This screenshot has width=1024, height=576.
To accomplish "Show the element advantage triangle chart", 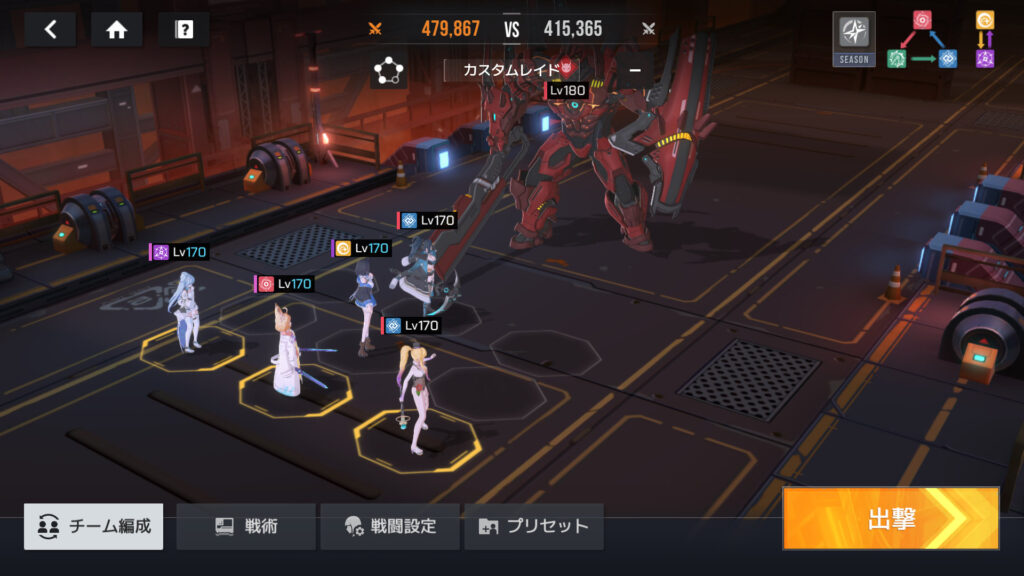I will point(922,39).
